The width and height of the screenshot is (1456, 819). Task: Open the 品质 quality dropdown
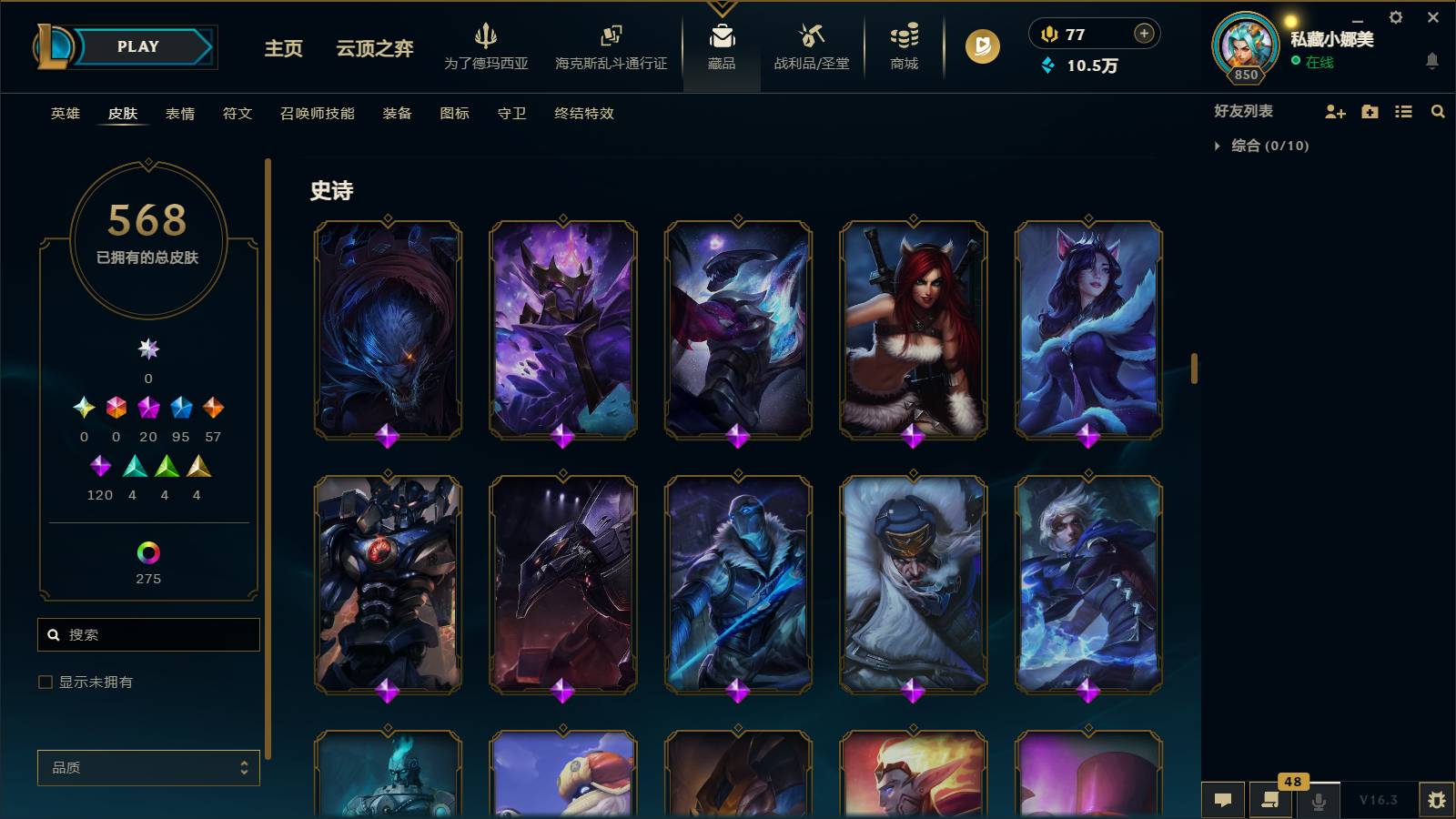[x=148, y=768]
